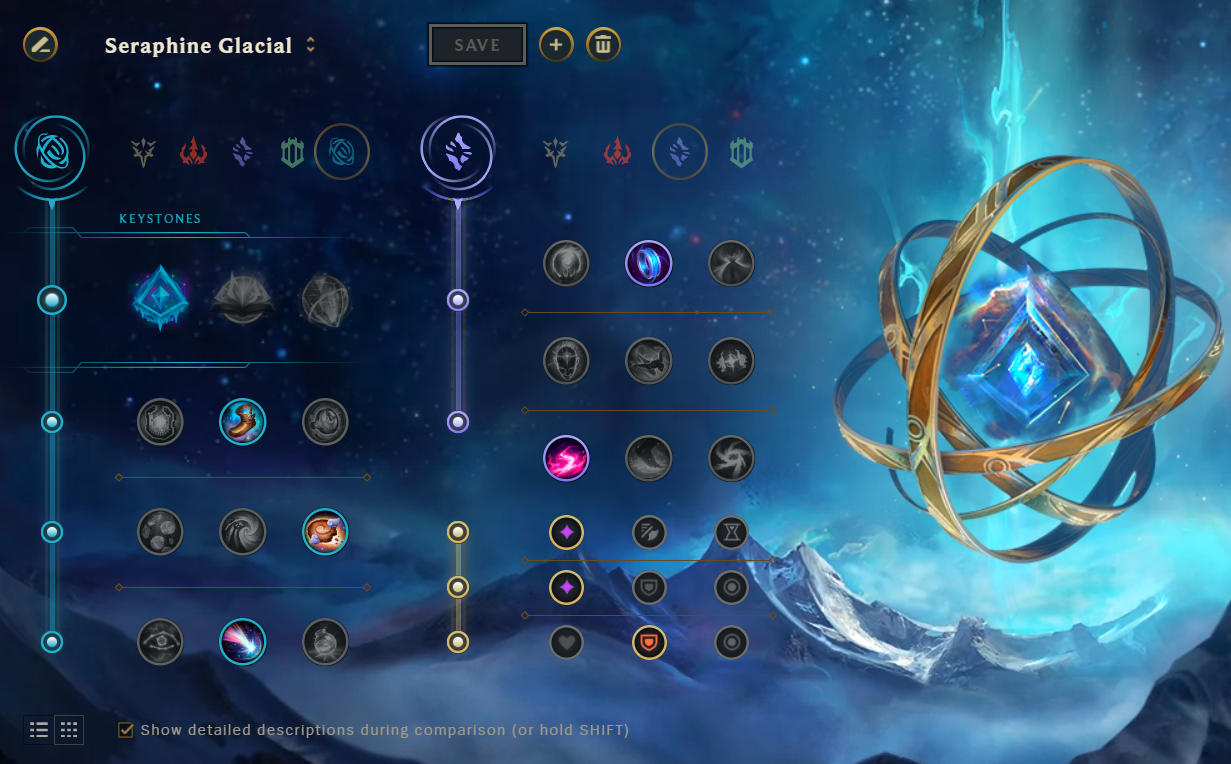Choose the Manaflow Band rune
This screenshot has width=1231, height=764.
(x=649, y=264)
